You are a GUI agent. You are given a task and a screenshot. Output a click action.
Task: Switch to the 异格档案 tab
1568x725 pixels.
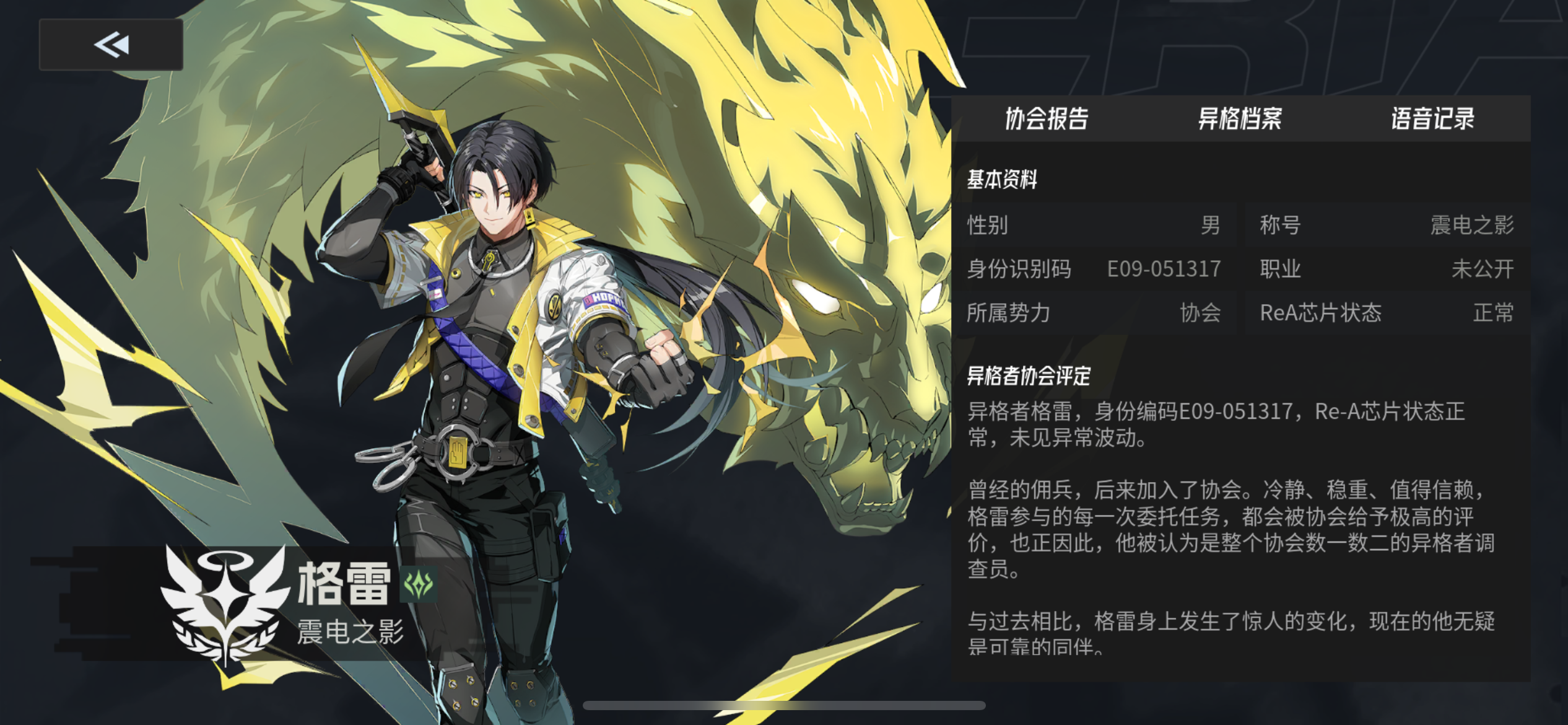[x=1240, y=120]
